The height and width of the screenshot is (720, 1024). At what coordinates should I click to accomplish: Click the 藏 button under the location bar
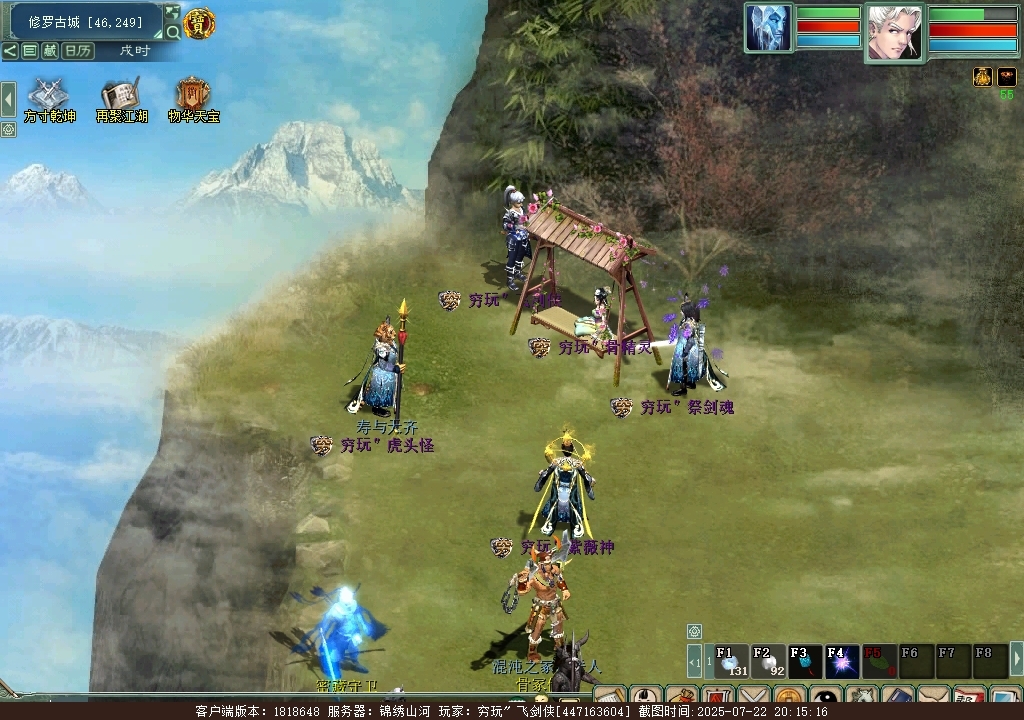point(50,51)
